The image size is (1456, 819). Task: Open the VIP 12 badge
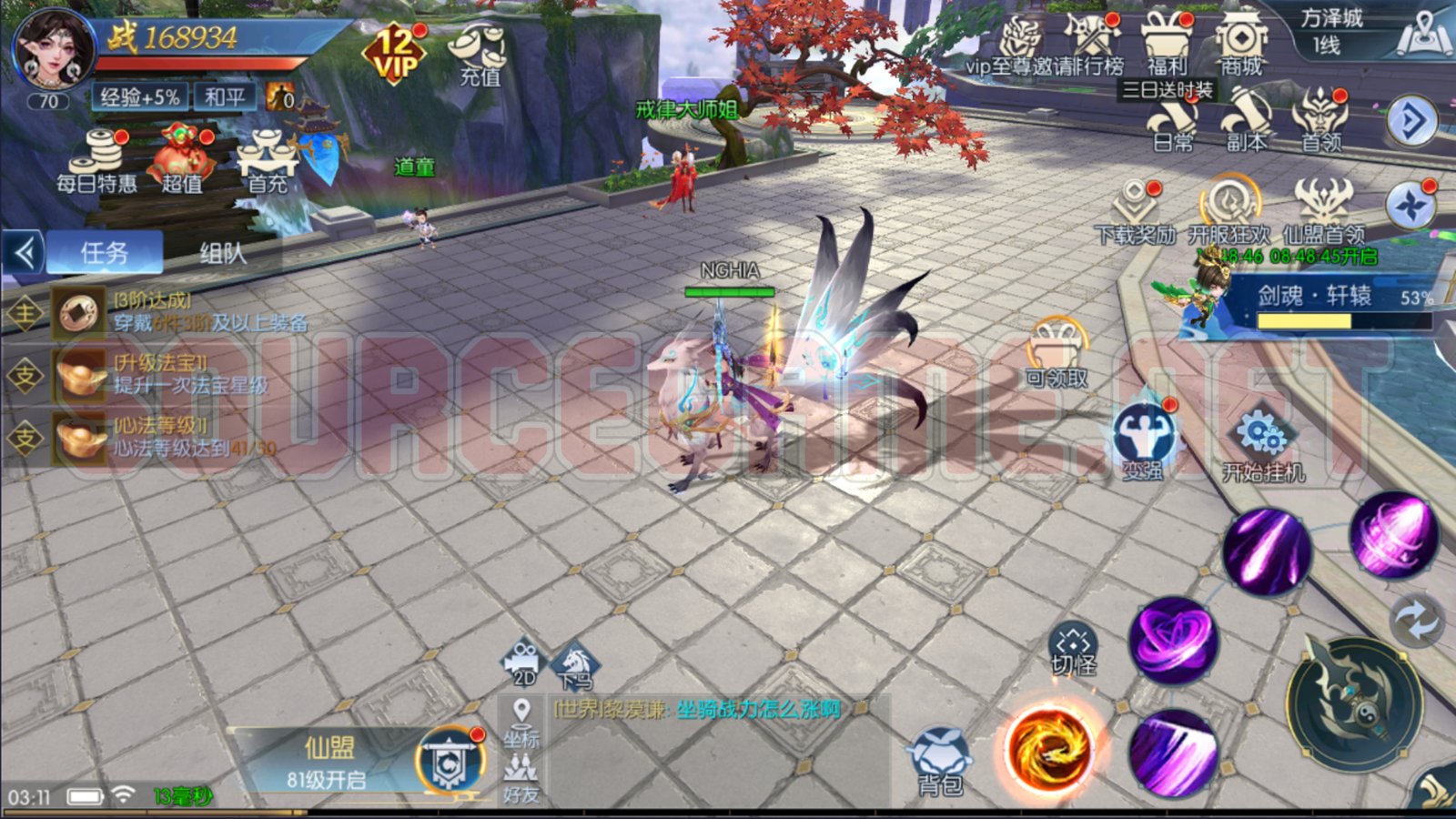pyautogui.click(x=396, y=55)
